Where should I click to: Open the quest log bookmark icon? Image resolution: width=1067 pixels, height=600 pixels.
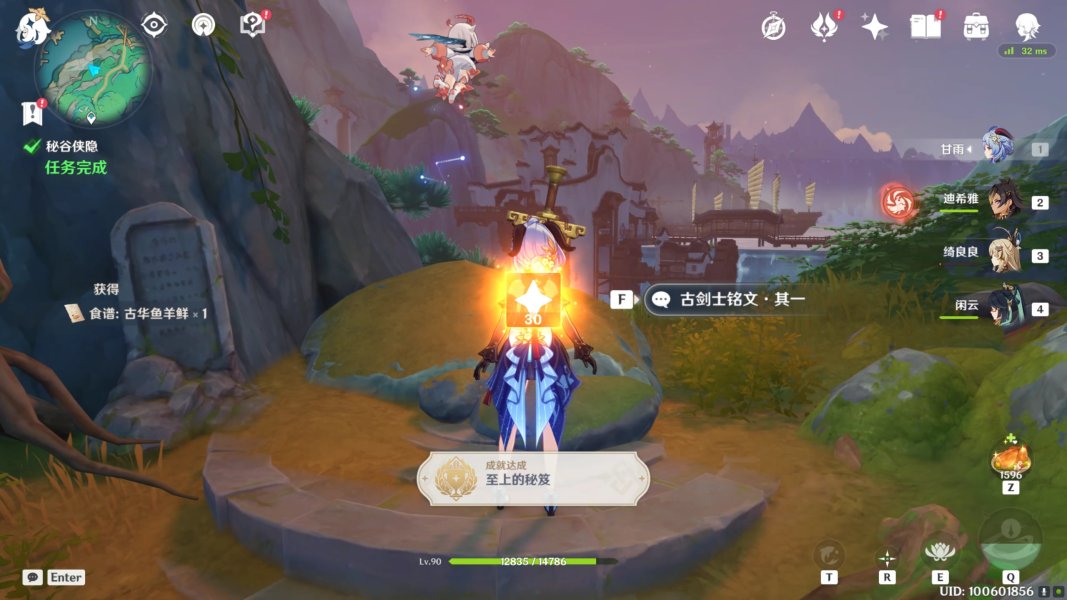32,111
